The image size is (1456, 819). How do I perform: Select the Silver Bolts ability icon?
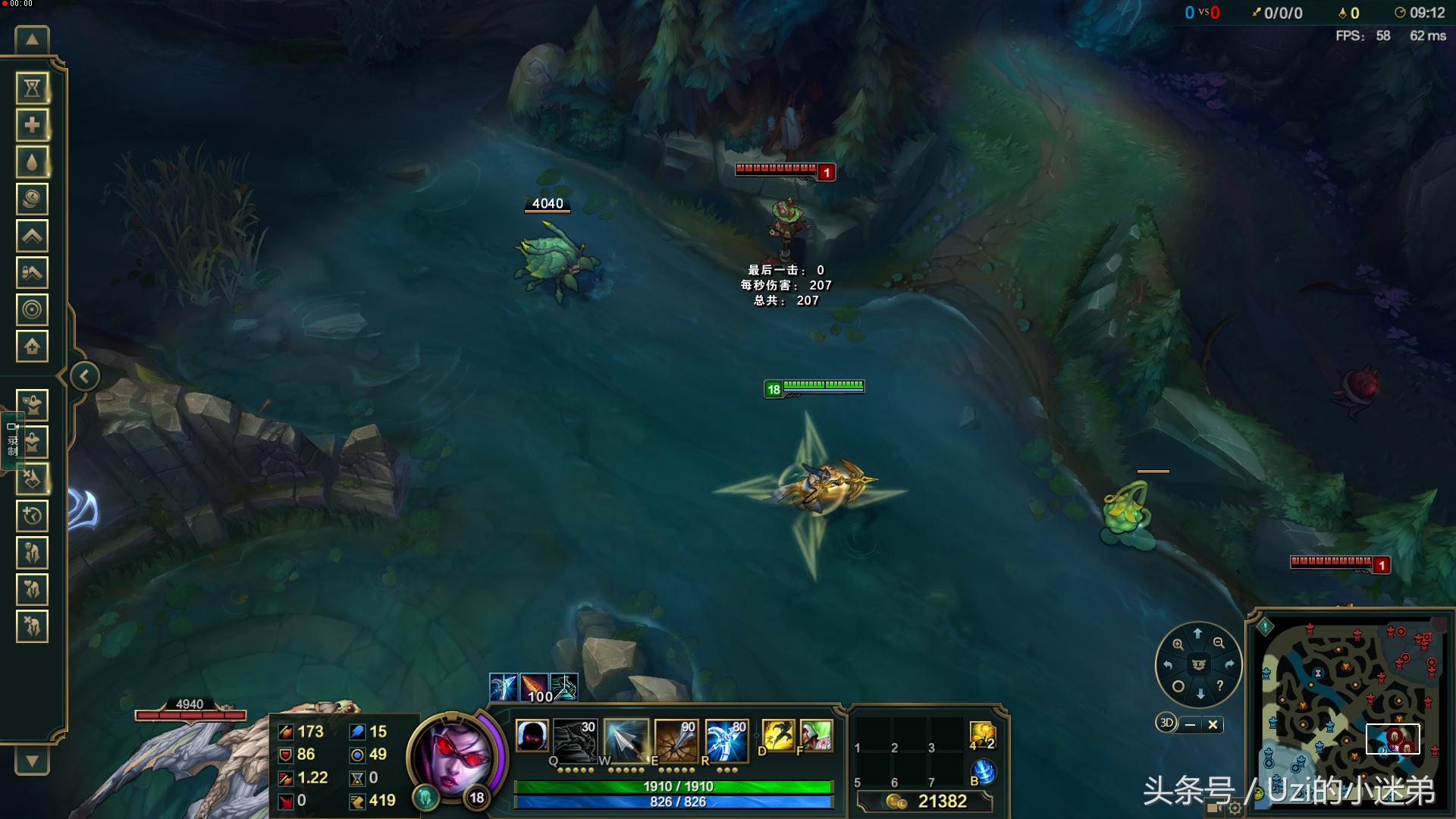pyautogui.click(x=626, y=738)
